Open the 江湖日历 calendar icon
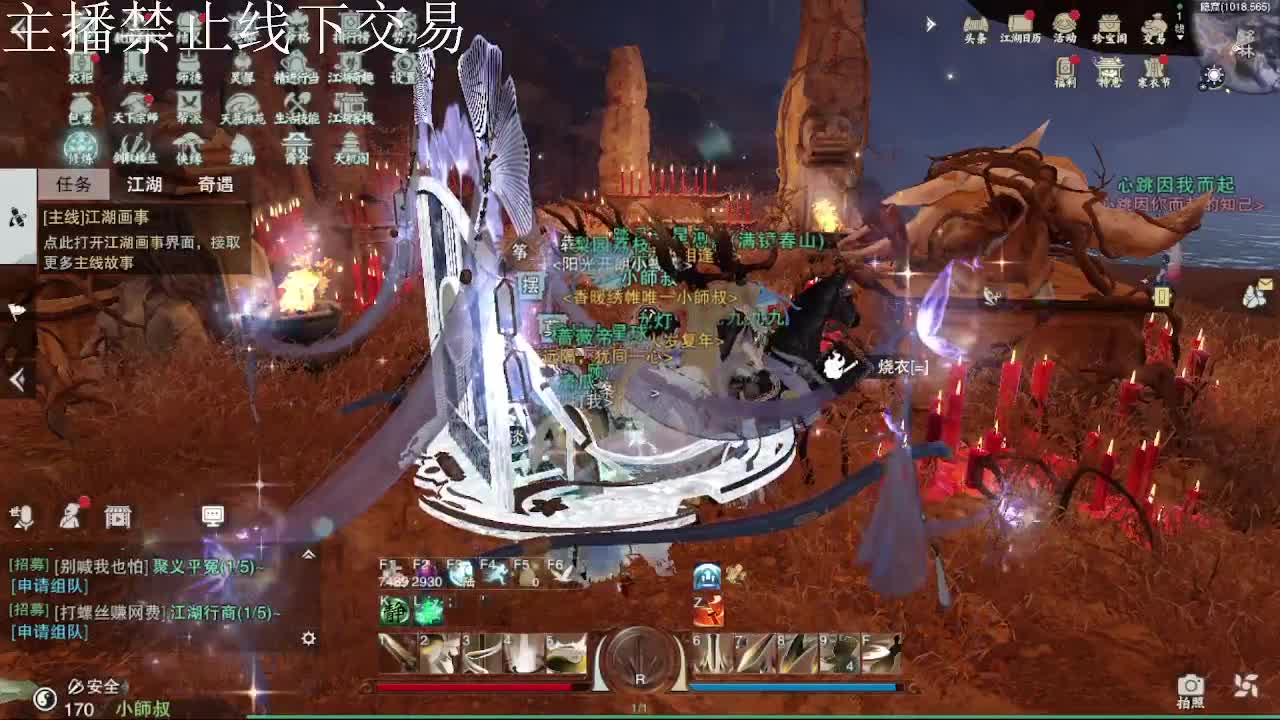1280x720 pixels. [x=1020, y=23]
